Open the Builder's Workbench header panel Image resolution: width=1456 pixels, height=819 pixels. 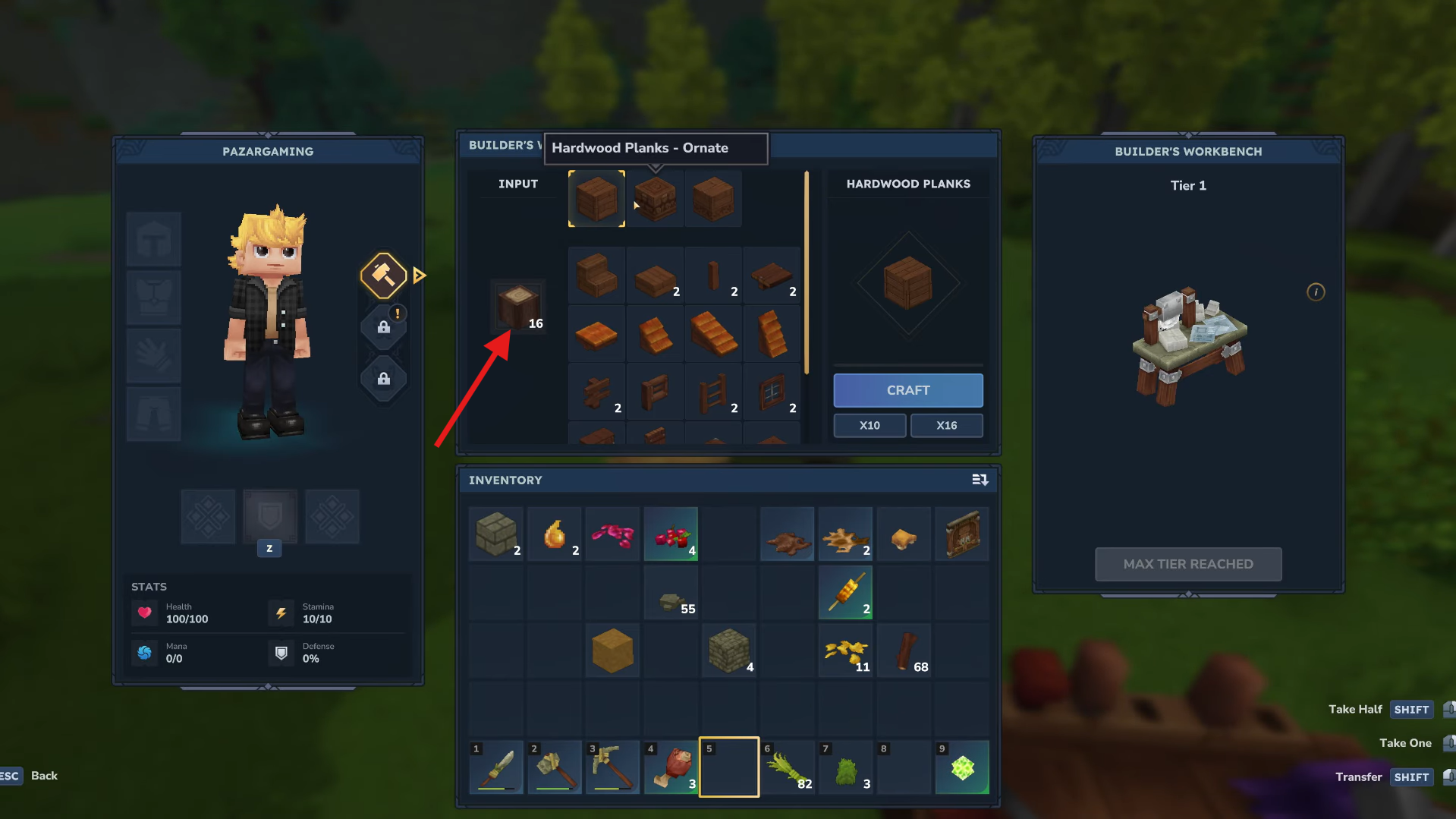tap(1187, 151)
